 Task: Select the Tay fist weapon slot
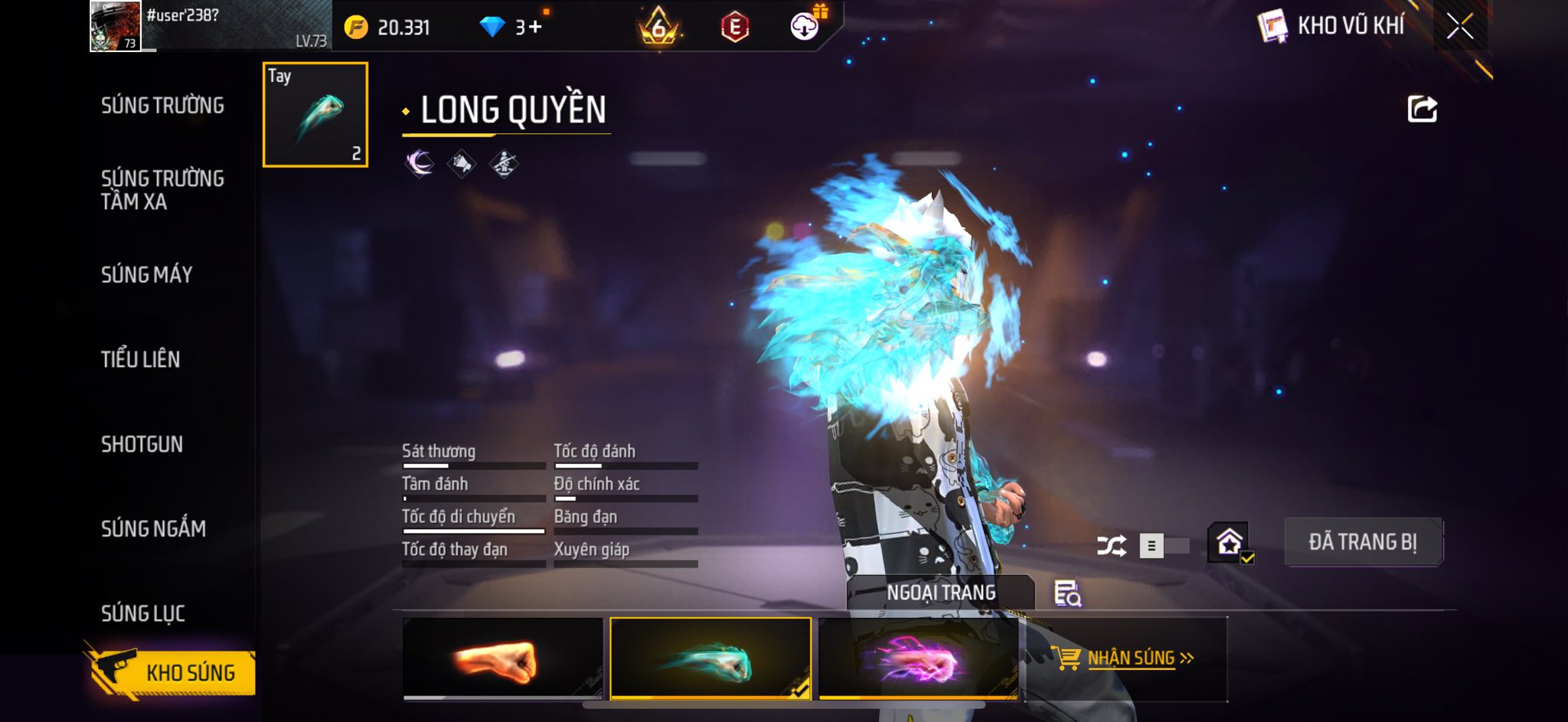pyautogui.click(x=315, y=115)
